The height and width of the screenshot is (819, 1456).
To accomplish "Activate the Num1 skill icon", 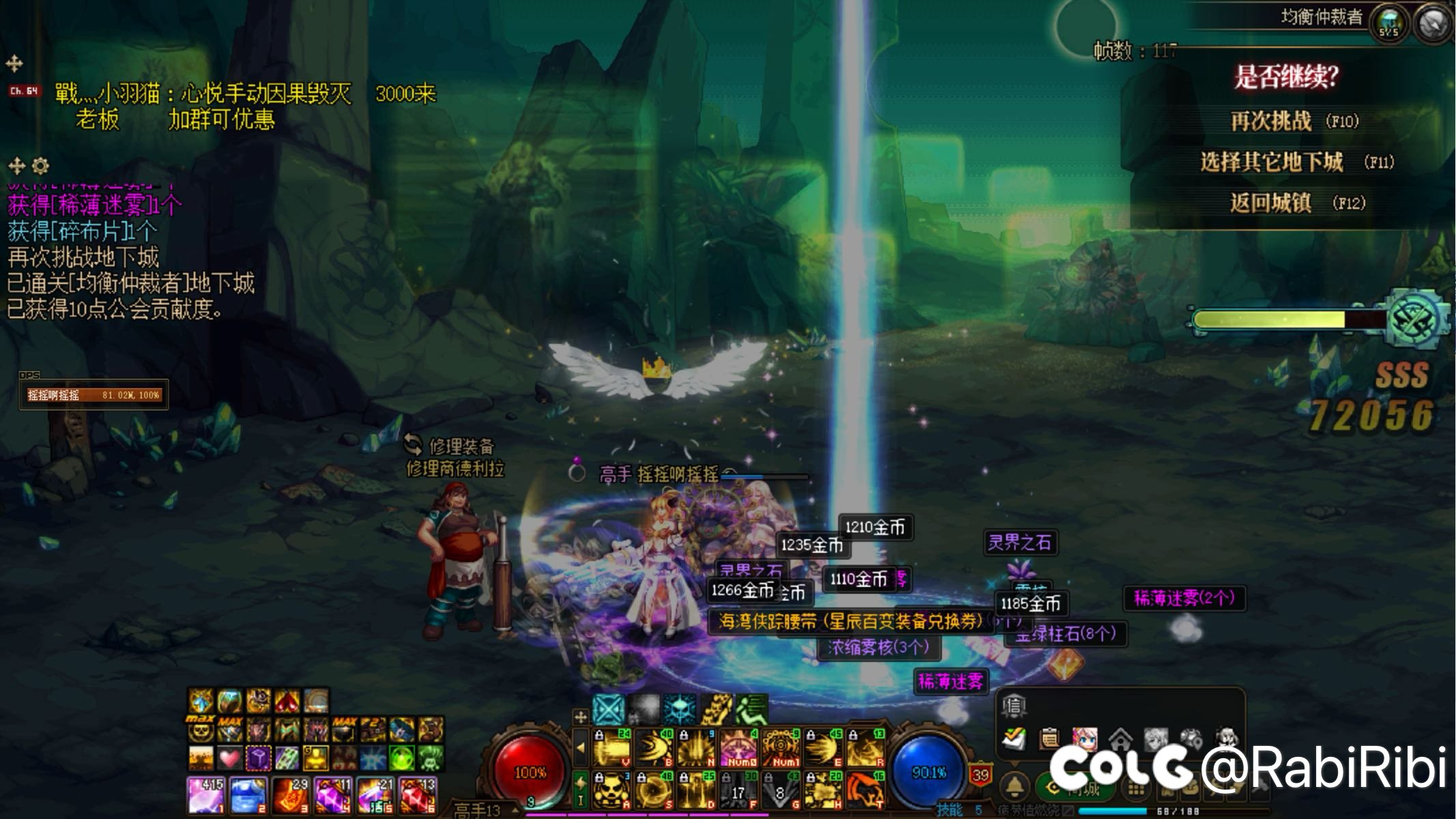I will [781, 748].
